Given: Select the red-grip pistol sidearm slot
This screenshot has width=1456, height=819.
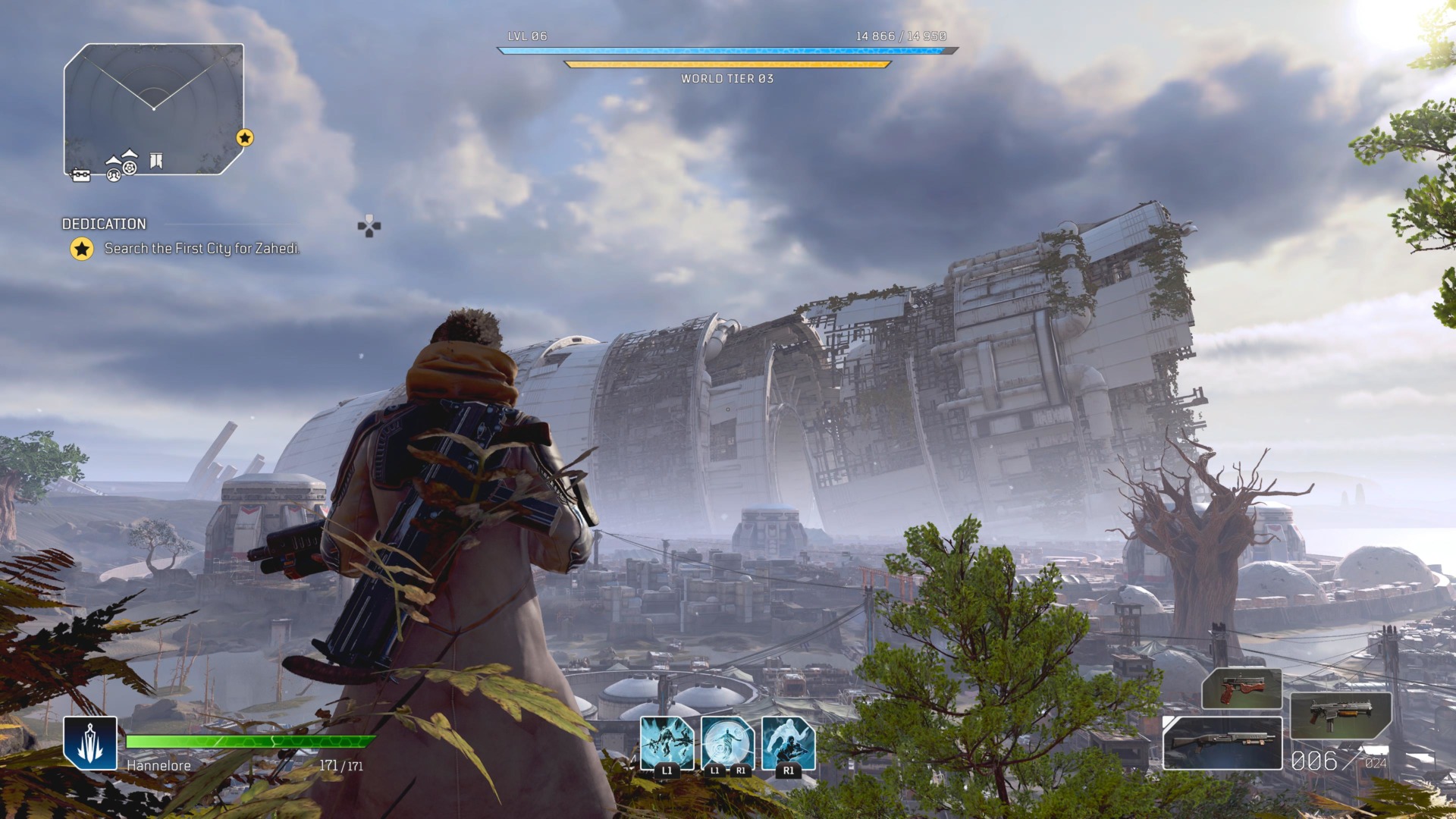Looking at the screenshot, I should coord(1241,689).
